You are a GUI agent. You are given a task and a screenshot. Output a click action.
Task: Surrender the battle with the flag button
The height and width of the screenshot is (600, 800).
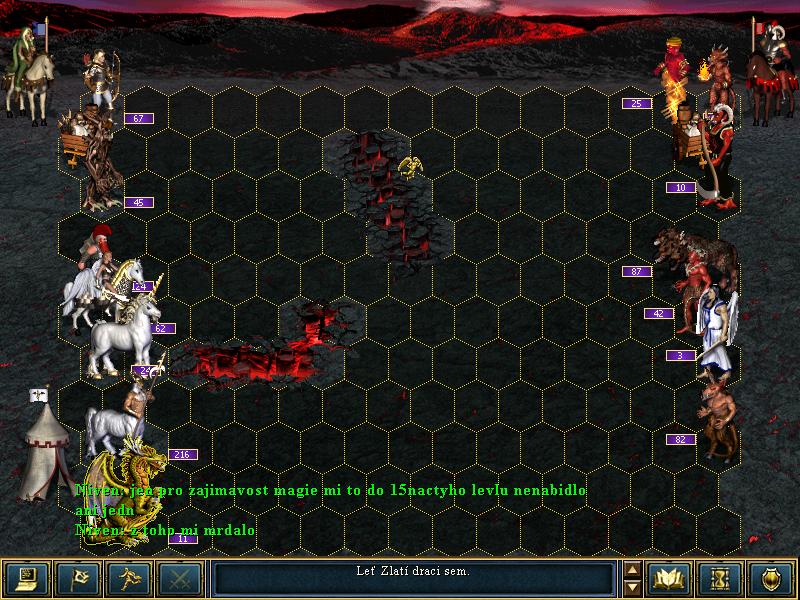77,578
